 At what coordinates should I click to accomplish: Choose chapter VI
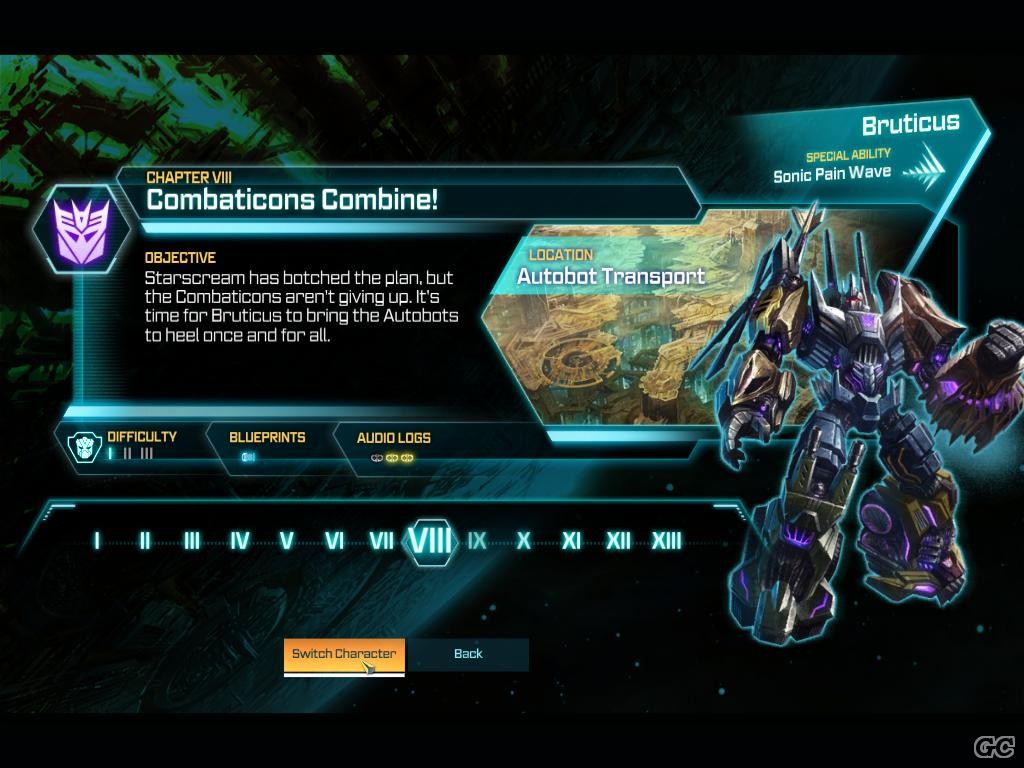click(335, 541)
